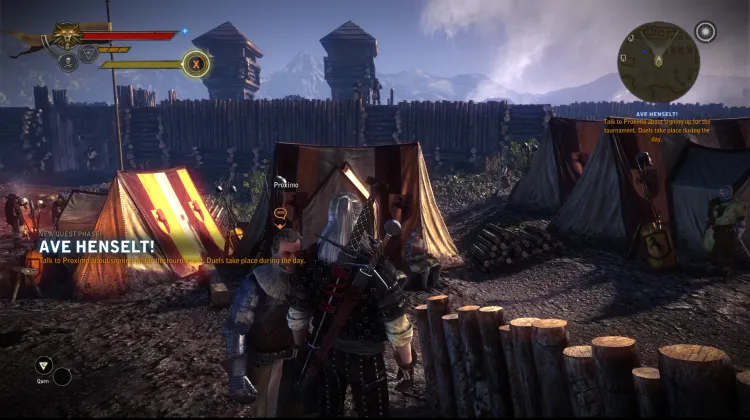The image size is (750, 420).
Task: Select the Quen sign icon
Action: tap(43, 366)
